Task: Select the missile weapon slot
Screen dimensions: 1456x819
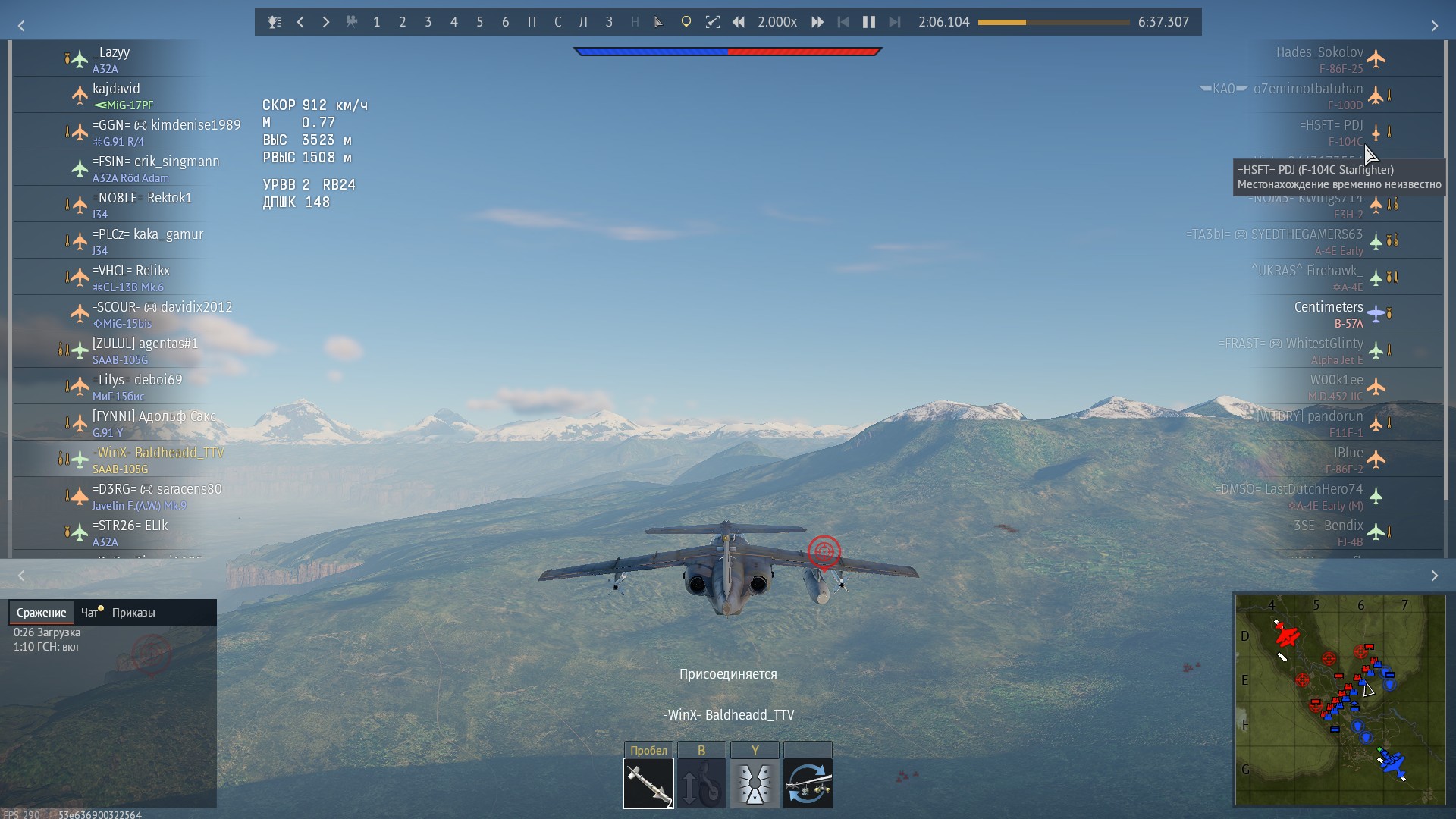Action: 648,783
